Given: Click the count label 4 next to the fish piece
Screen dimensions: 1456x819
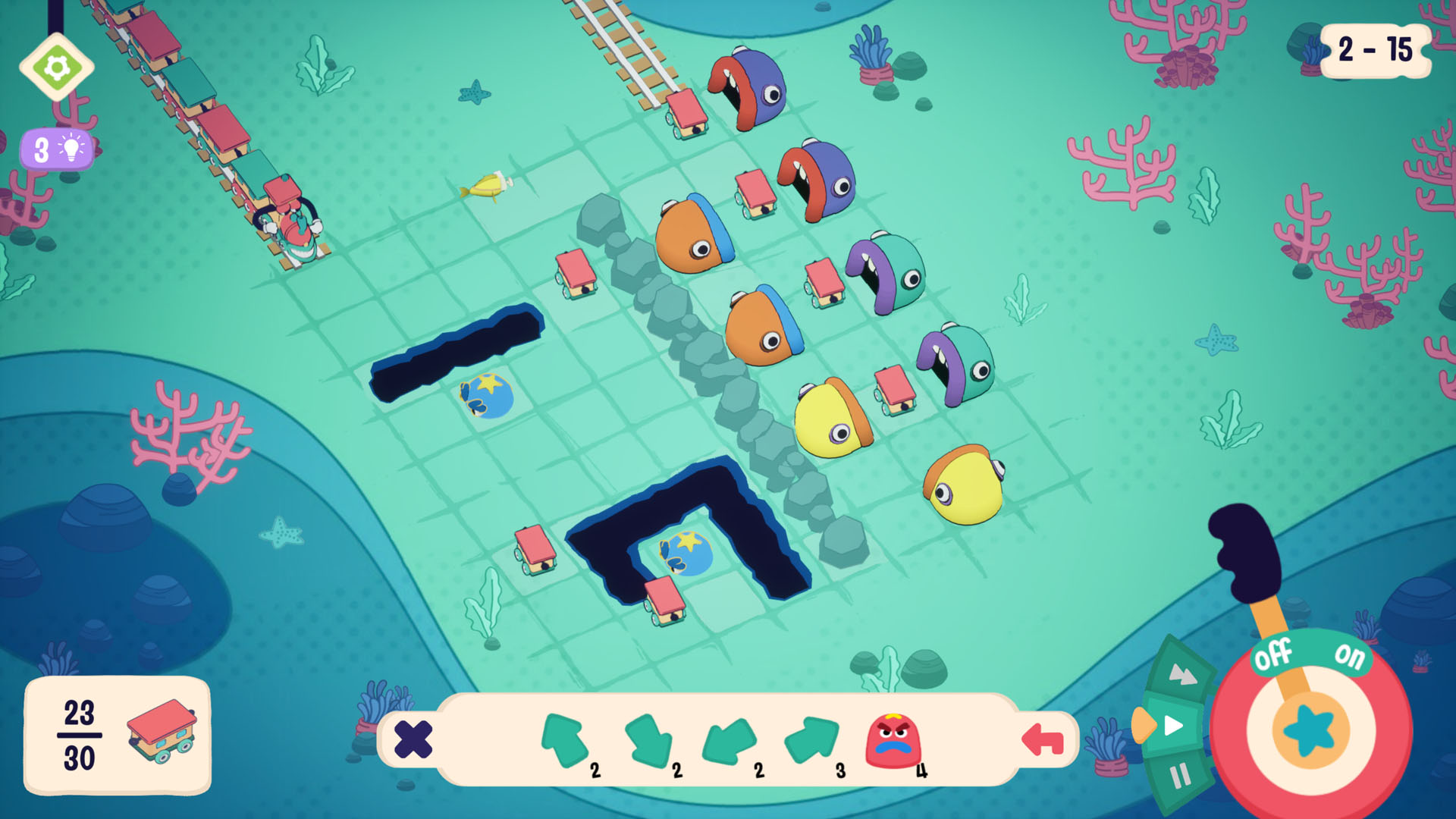Looking at the screenshot, I should (921, 771).
